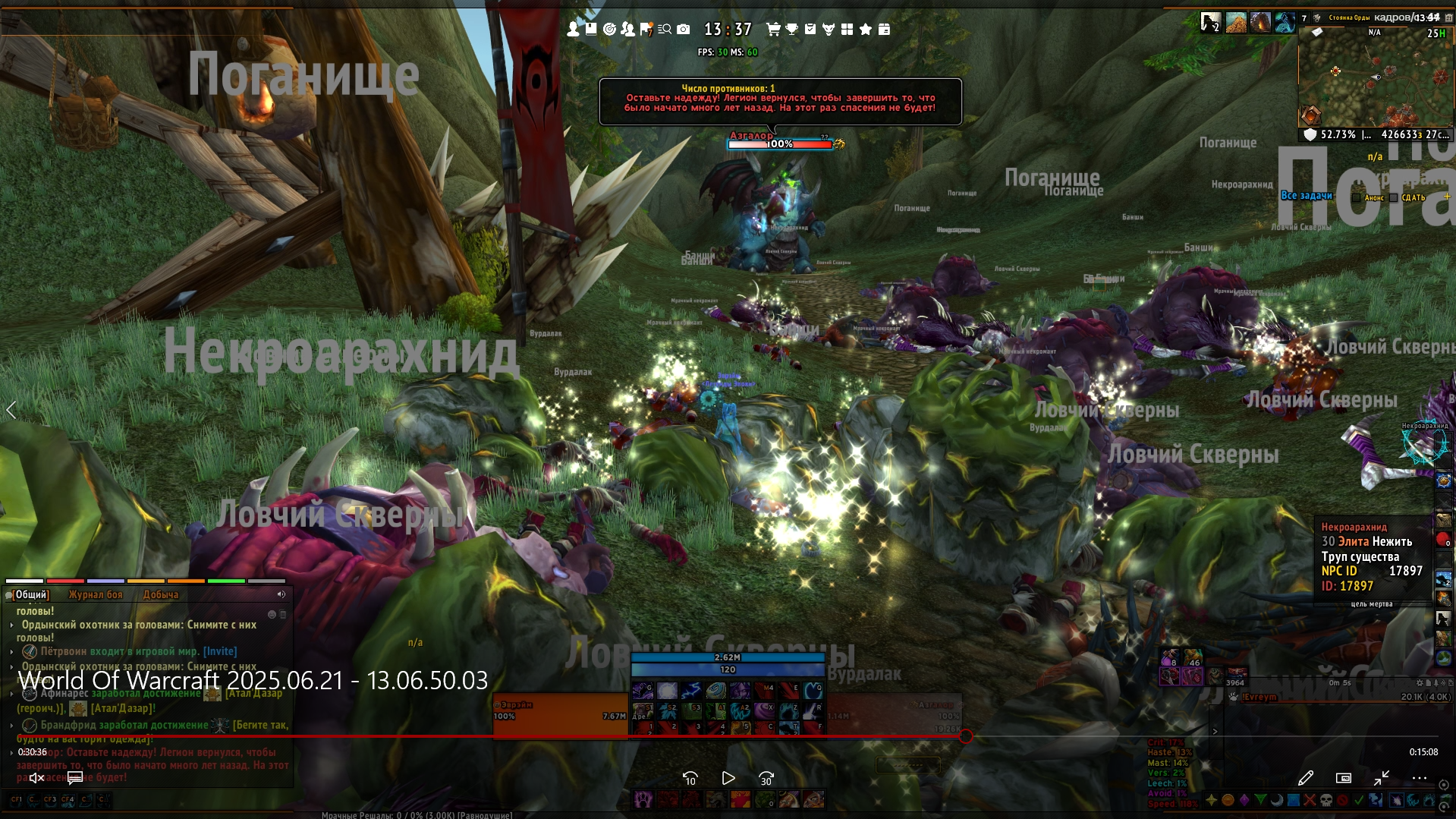
Task: Skip forward 30 seconds in video
Action: (x=766, y=778)
